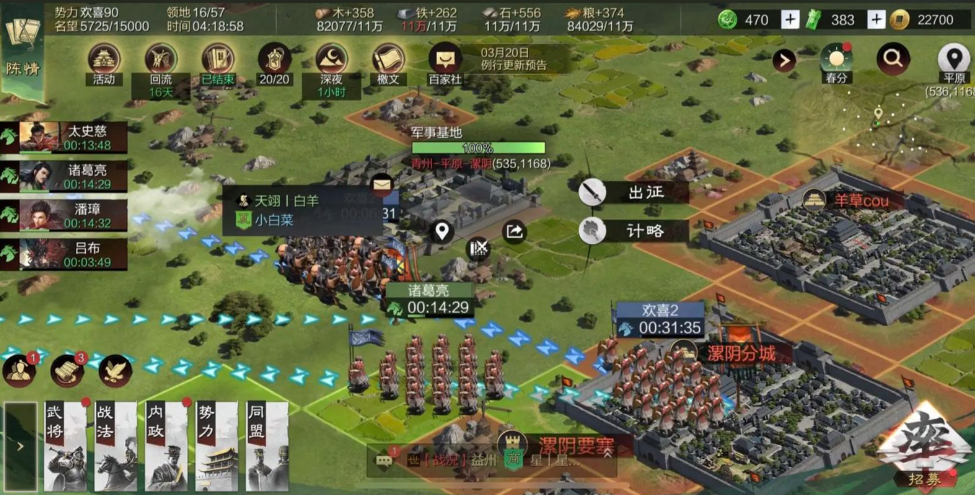Select the 诸葛亮 army in list

pyautogui.click(x=65, y=177)
